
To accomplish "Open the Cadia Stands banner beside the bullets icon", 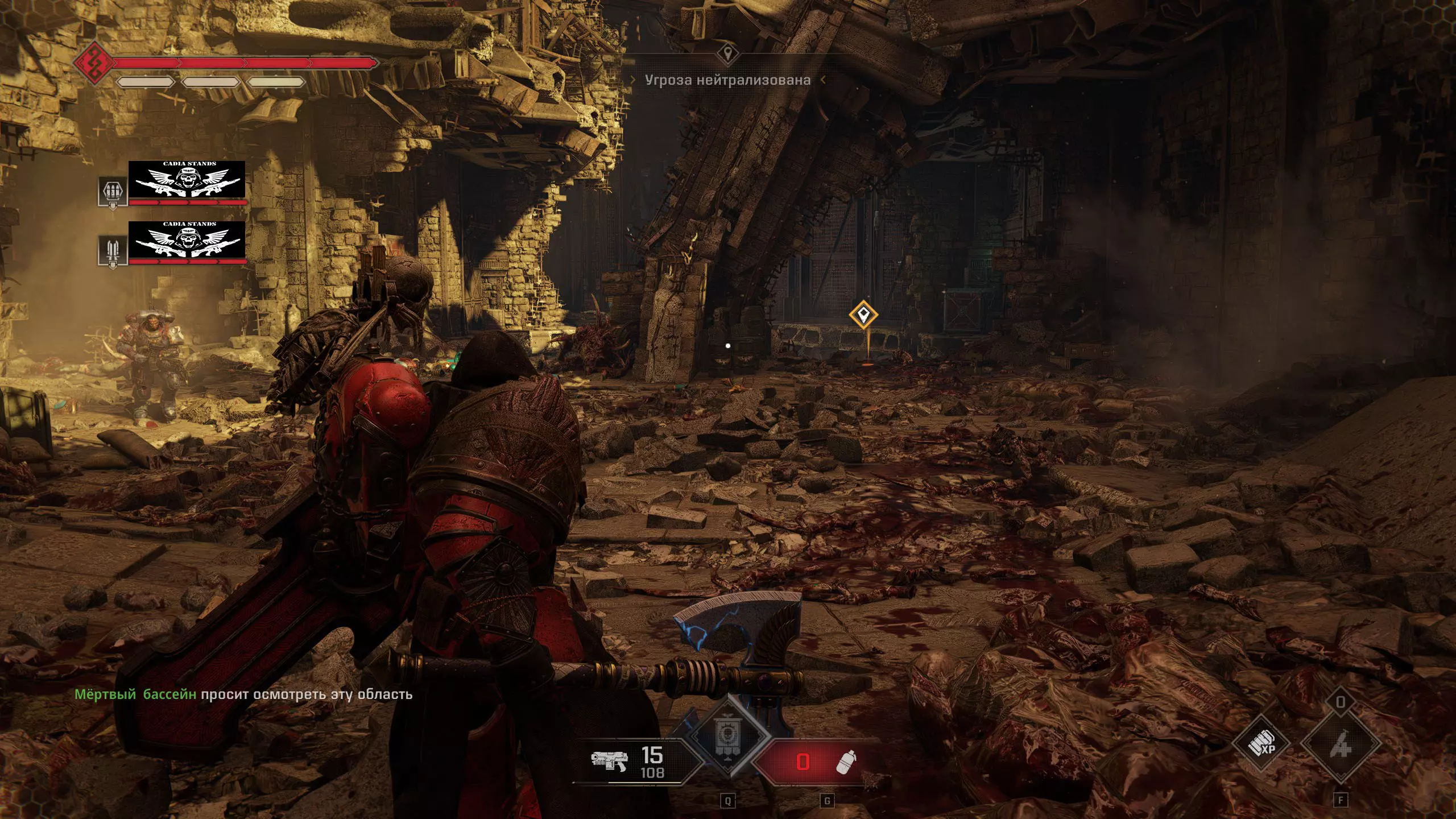I will (187, 180).
